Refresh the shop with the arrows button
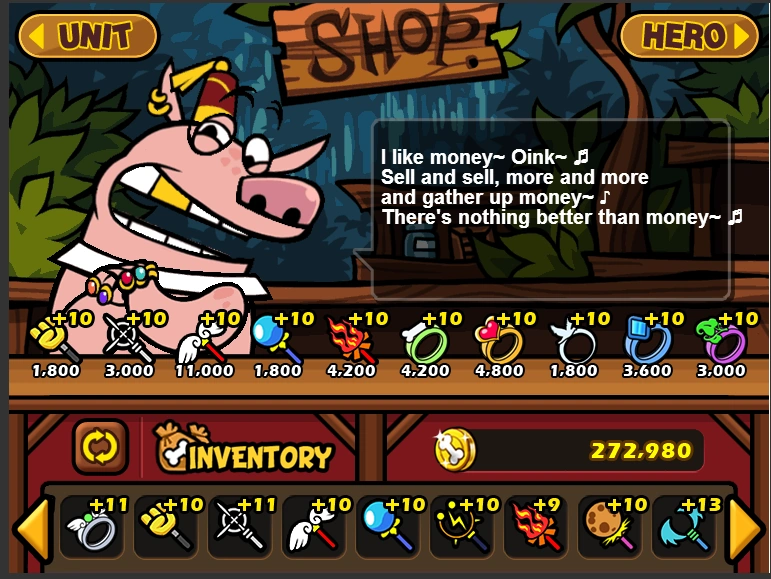 101,446
